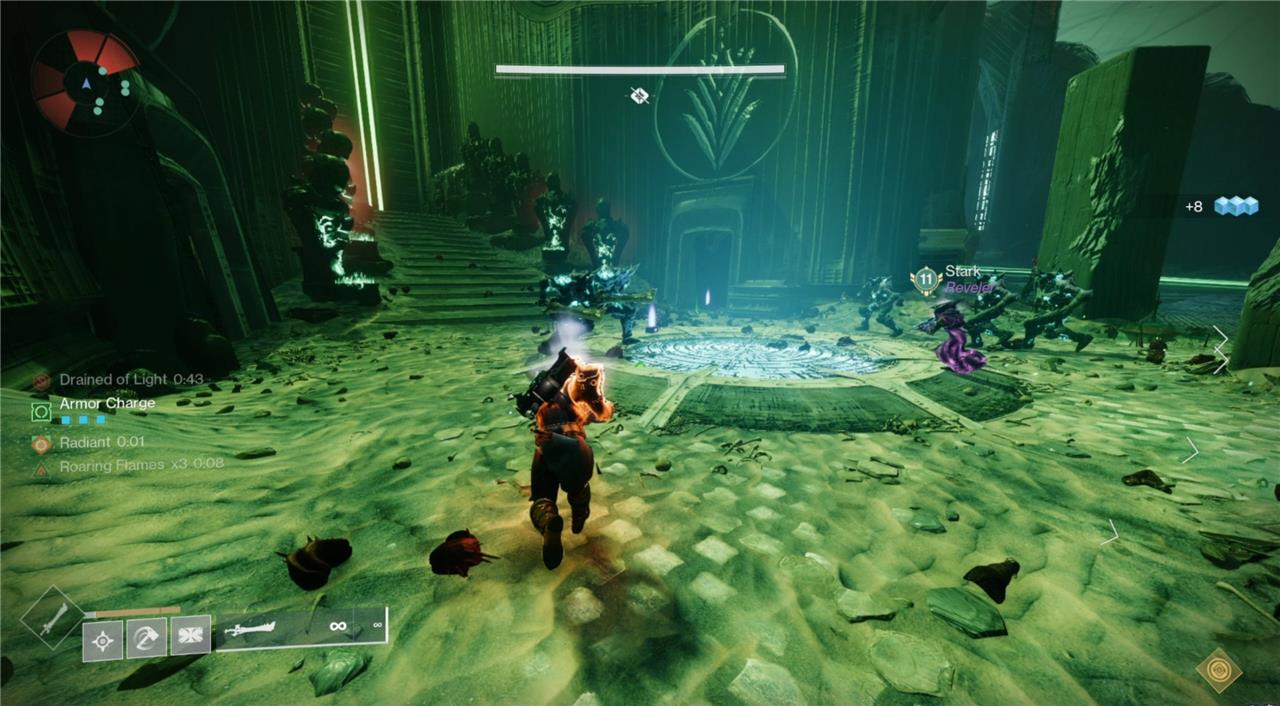The height and width of the screenshot is (706, 1280).
Task: Click the radar in the top-left corner
Action: (x=84, y=81)
